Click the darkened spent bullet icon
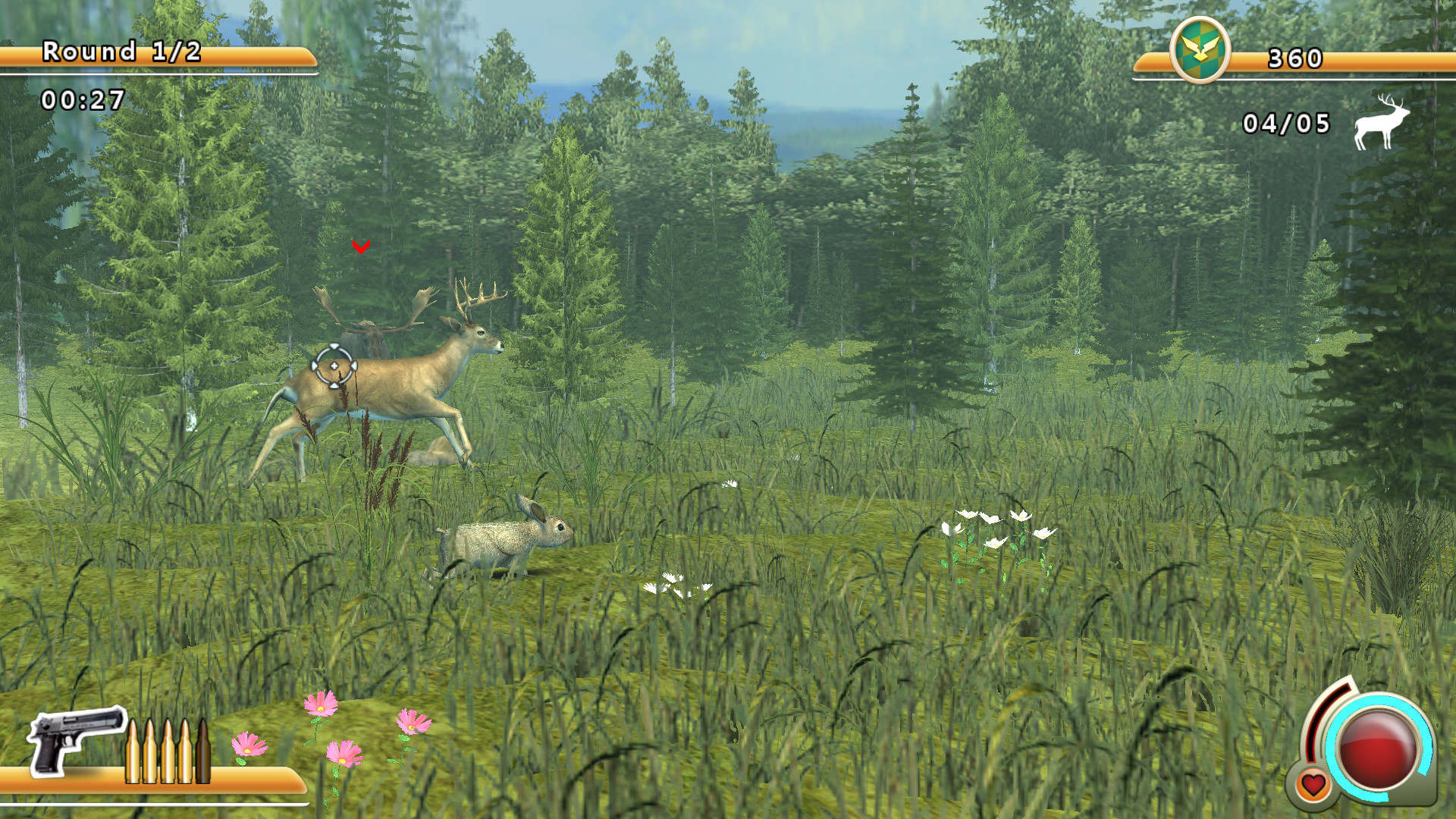The height and width of the screenshot is (819, 1456). point(203,751)
